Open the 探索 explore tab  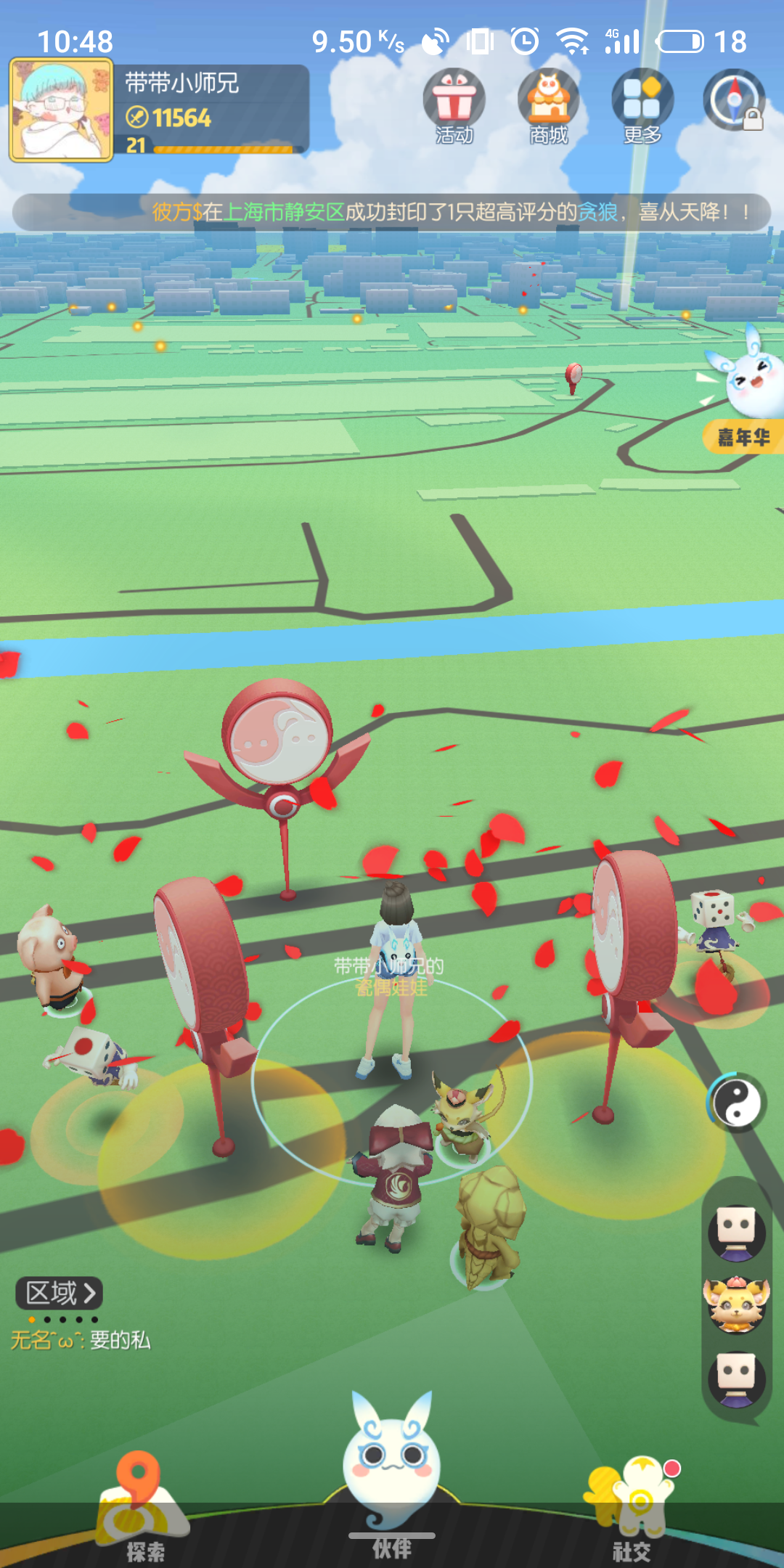142,1510
